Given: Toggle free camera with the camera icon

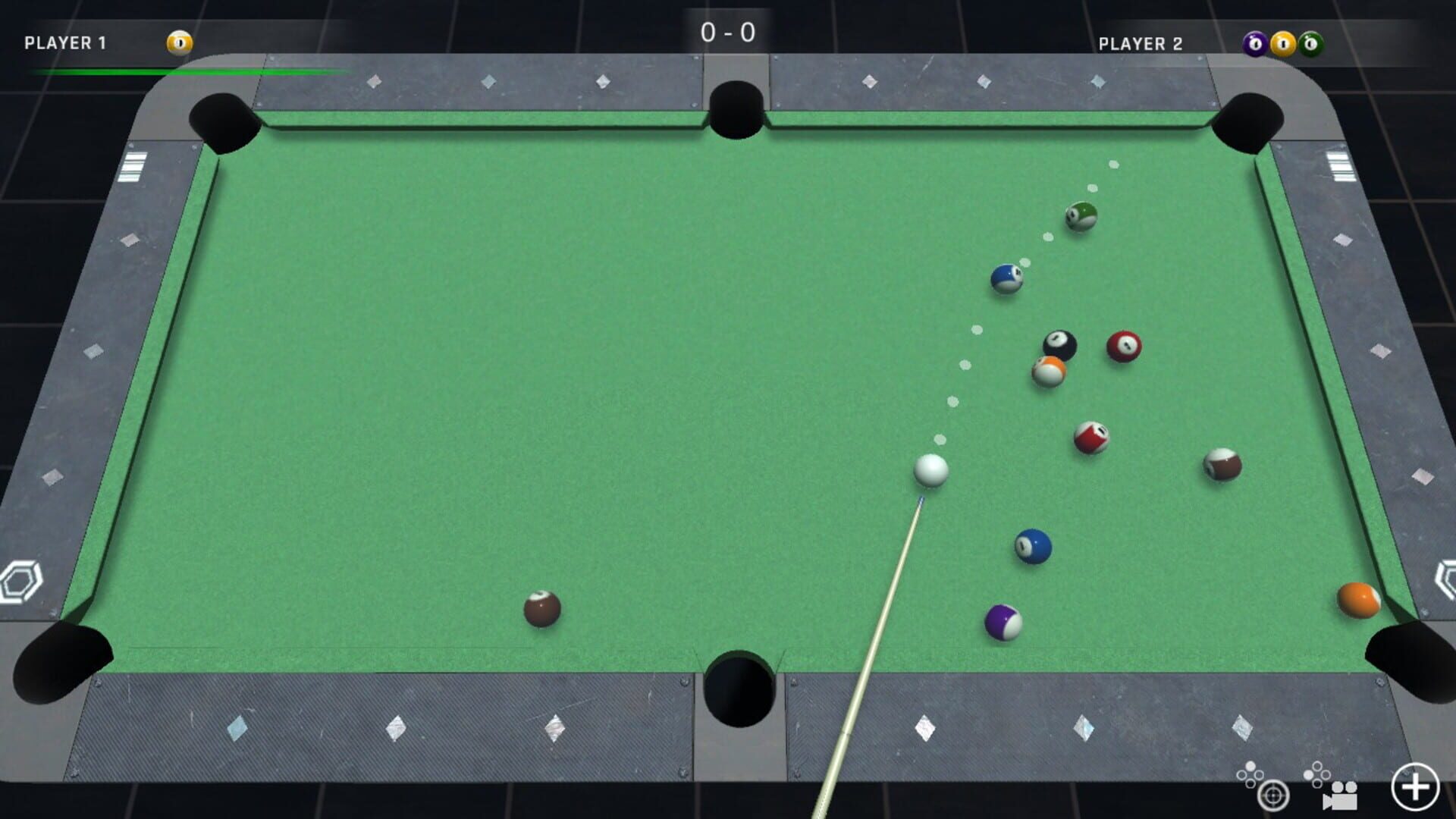Looking at the screenshot, I should pyautogui.click(x=1341, y=796).
